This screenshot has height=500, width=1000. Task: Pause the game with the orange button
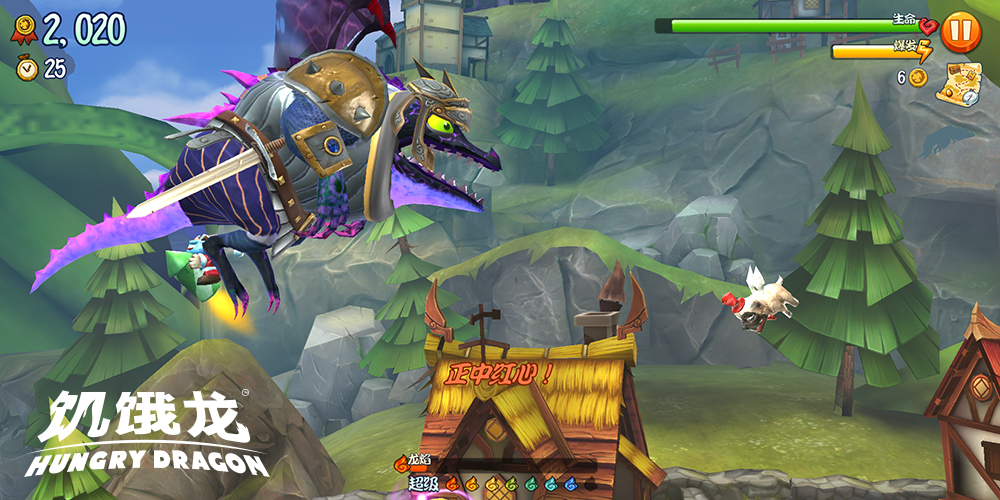960,32
